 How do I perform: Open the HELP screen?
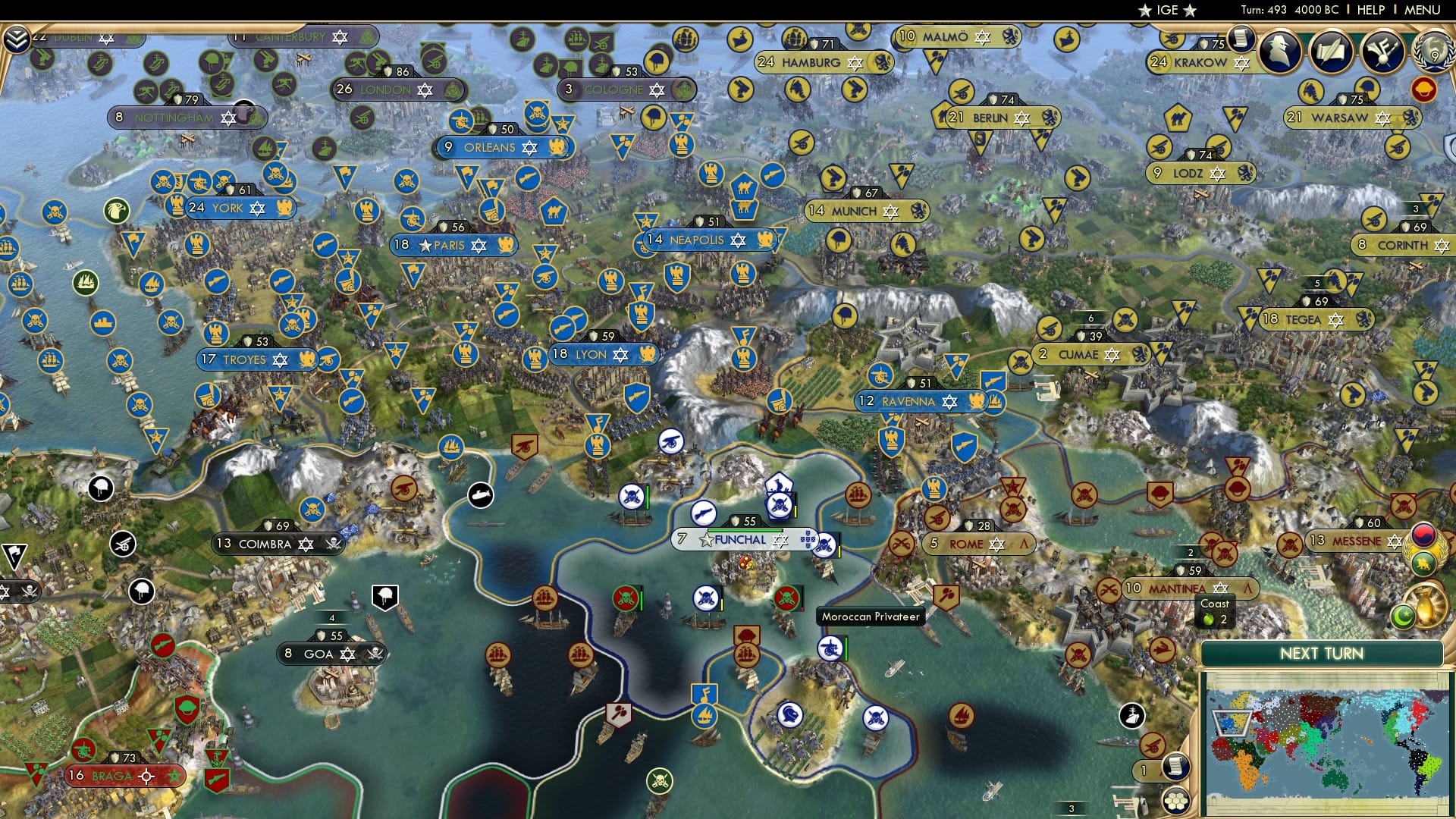1365,9
